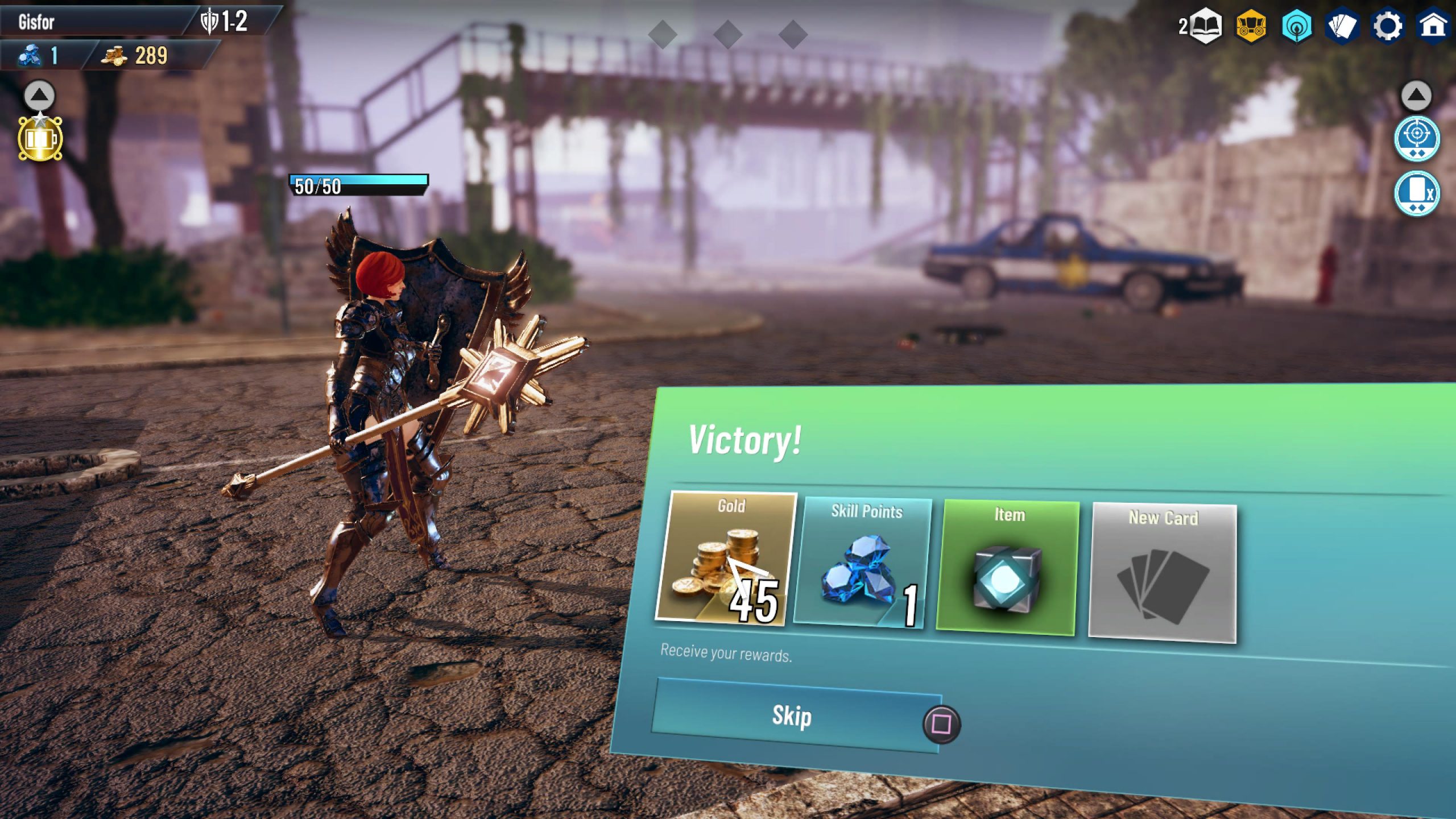
Task: Select the Skill Points reward tile
Action: coord(864,562)
